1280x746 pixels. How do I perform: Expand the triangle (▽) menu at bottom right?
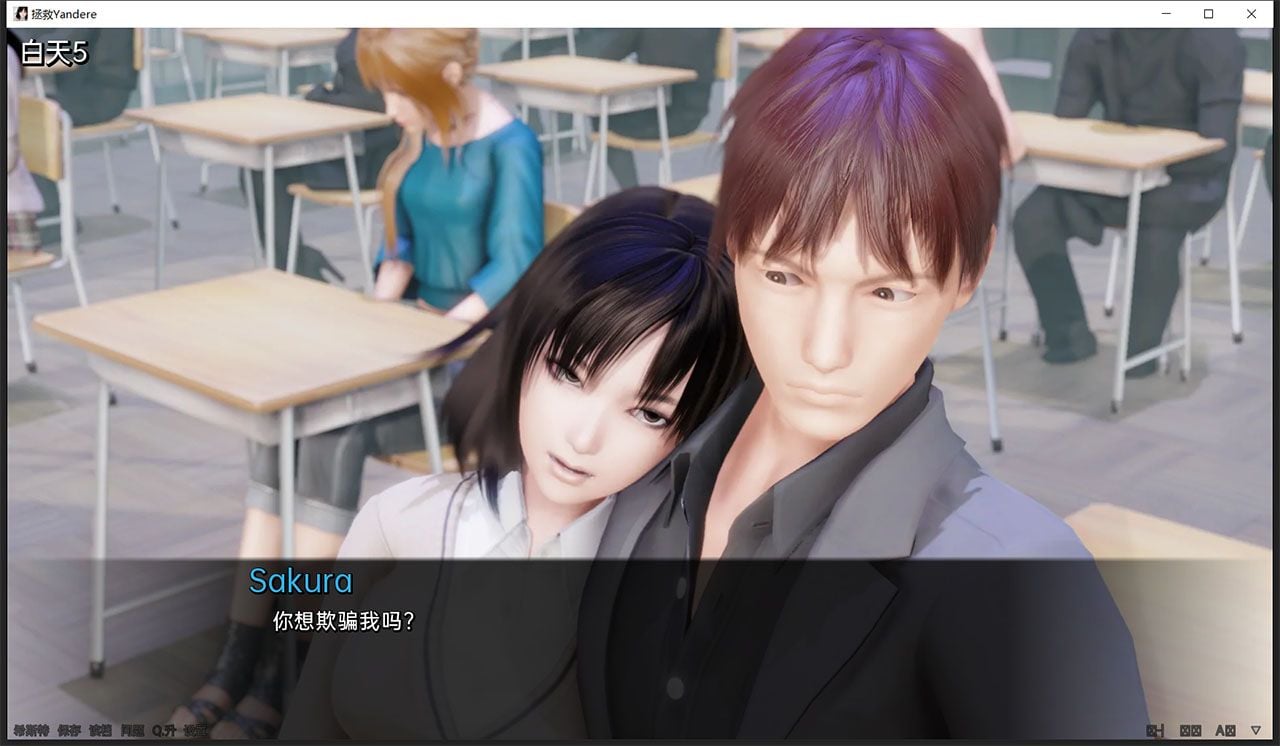(x=1255, y=730)
